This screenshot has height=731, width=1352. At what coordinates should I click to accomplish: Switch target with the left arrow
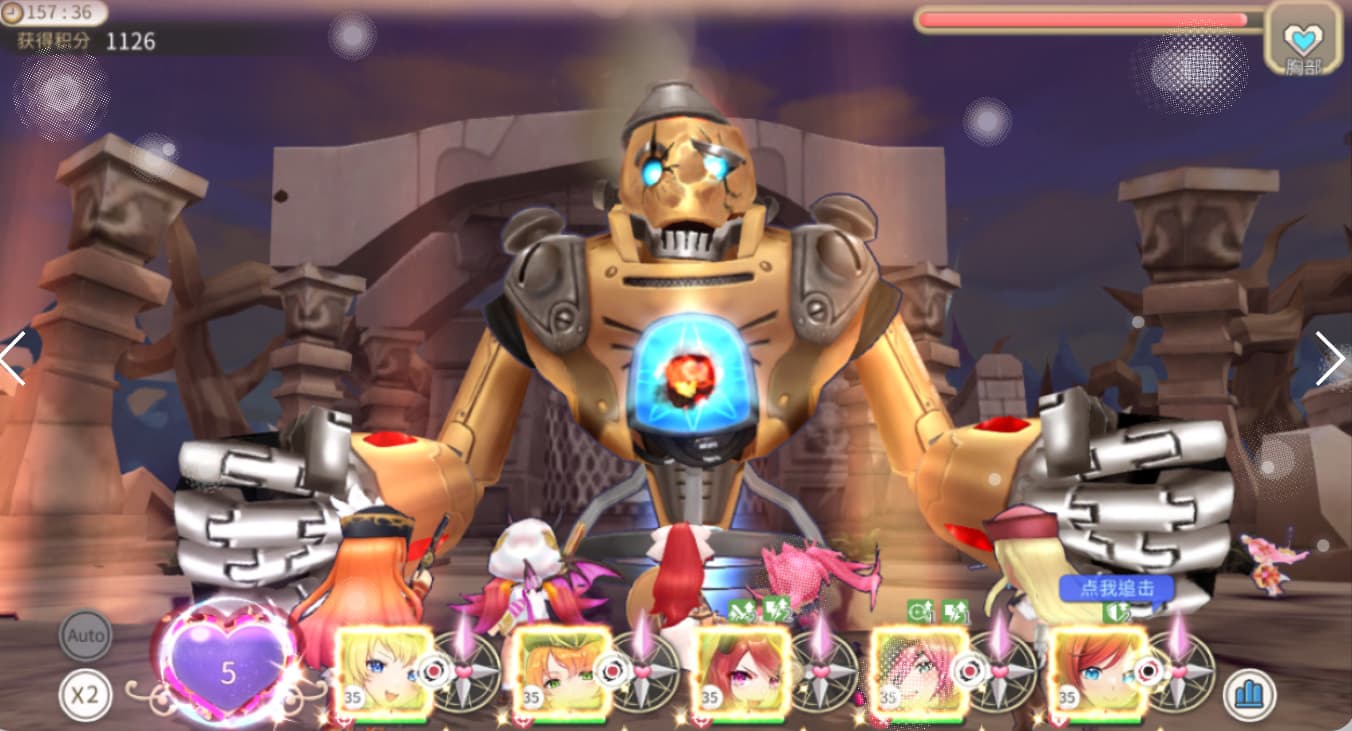point(13,358)
